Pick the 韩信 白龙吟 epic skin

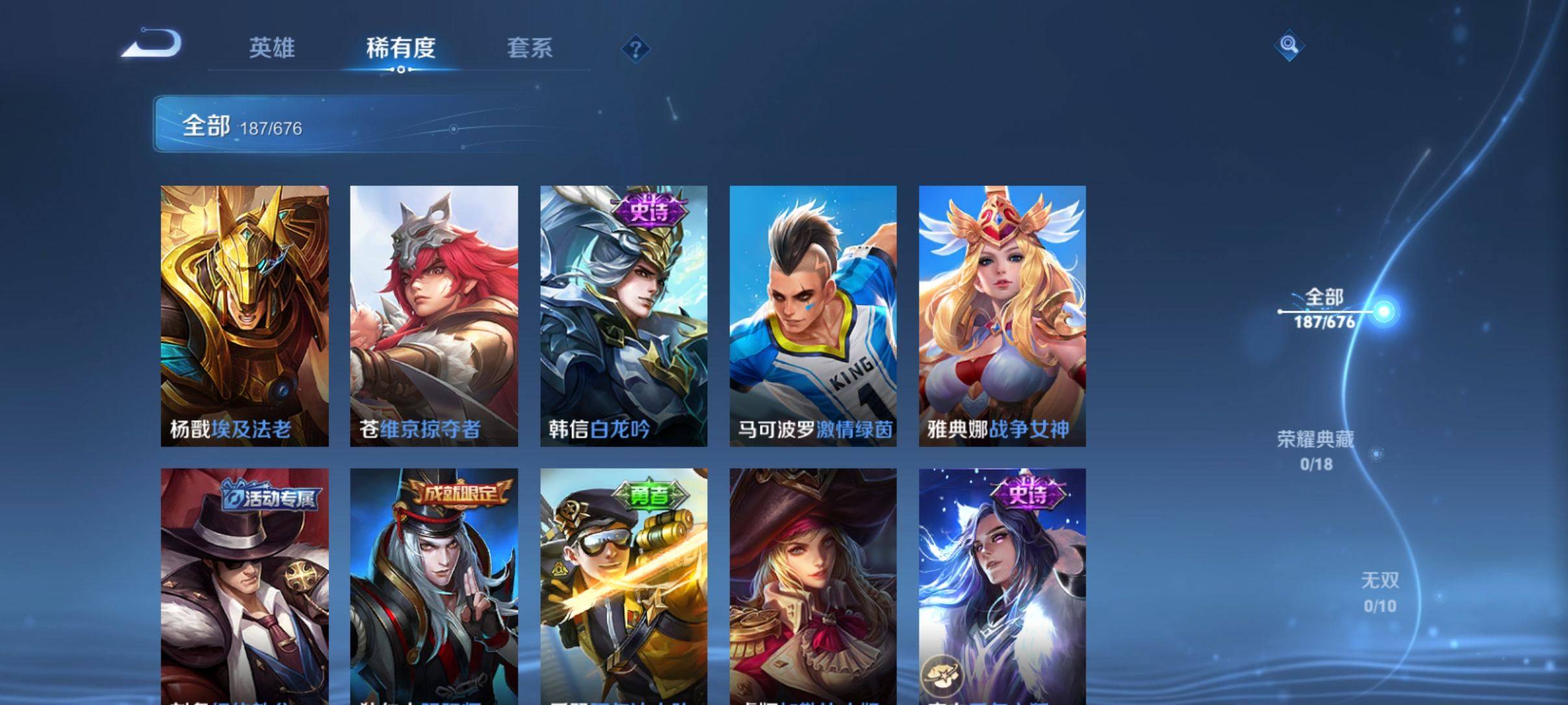(623, 315)
